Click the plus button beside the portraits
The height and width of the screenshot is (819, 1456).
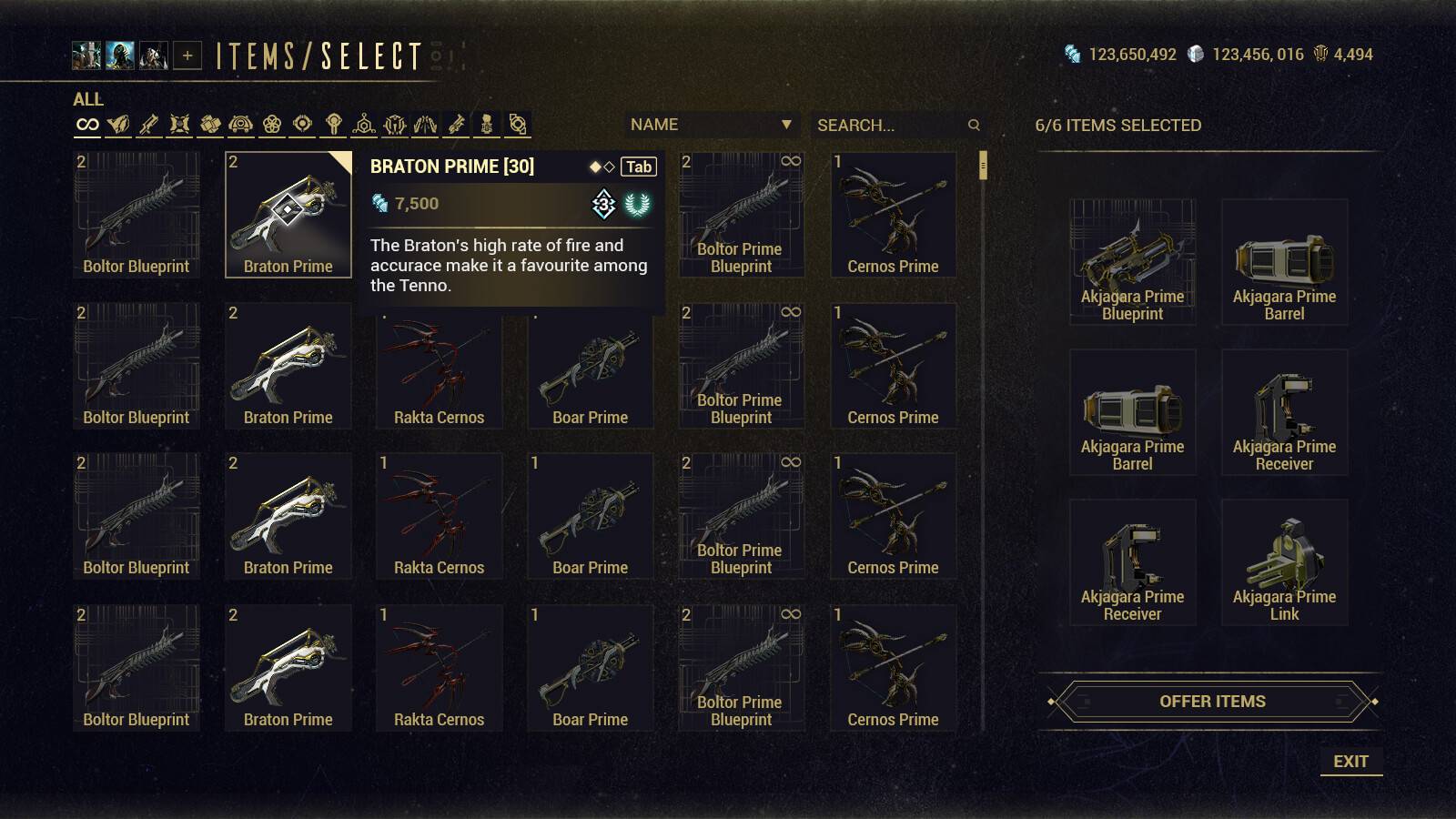(x=187, y=56)
